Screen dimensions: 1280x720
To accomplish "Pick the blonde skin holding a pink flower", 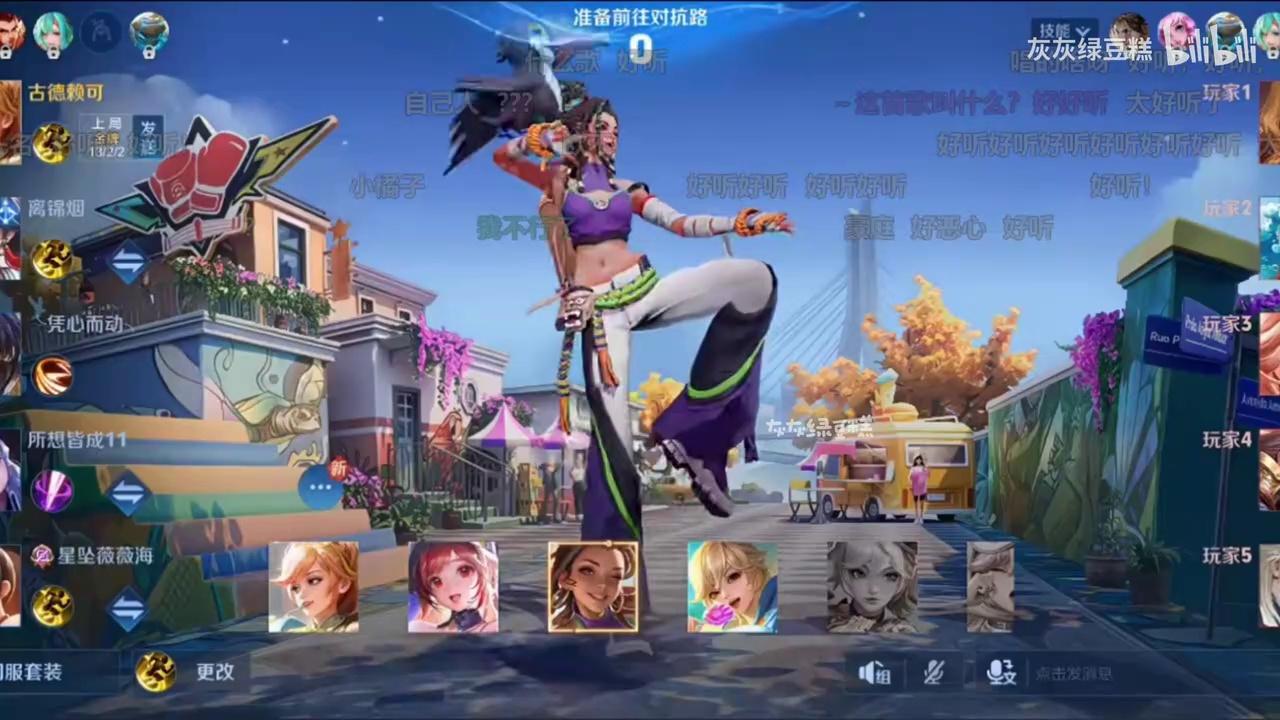I will click(x=732, y=587).
